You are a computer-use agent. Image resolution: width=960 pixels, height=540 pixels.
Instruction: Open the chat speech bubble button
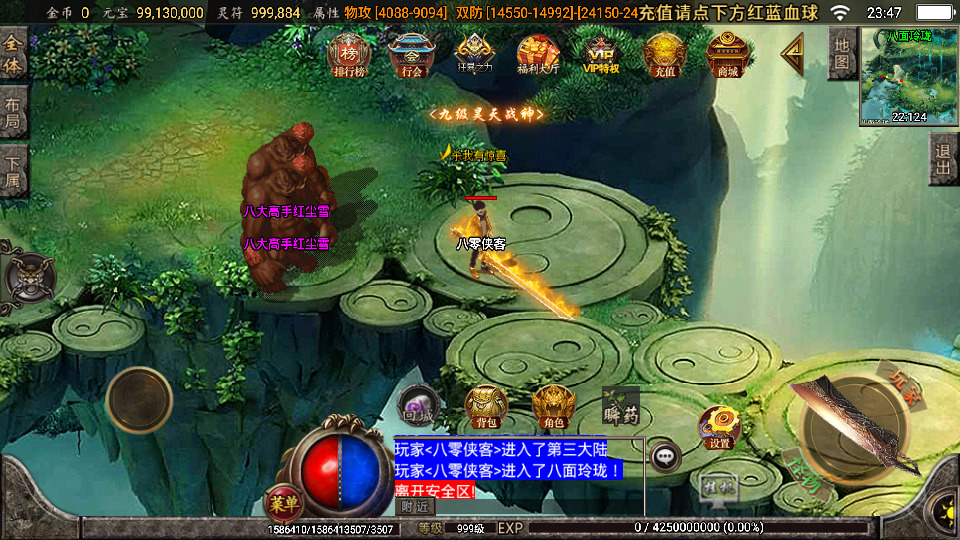pyautogui.click(x=665, y=457)
